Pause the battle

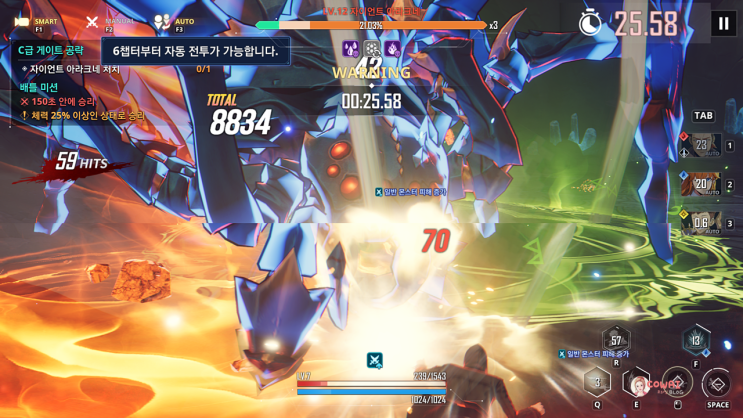point(723,24)
